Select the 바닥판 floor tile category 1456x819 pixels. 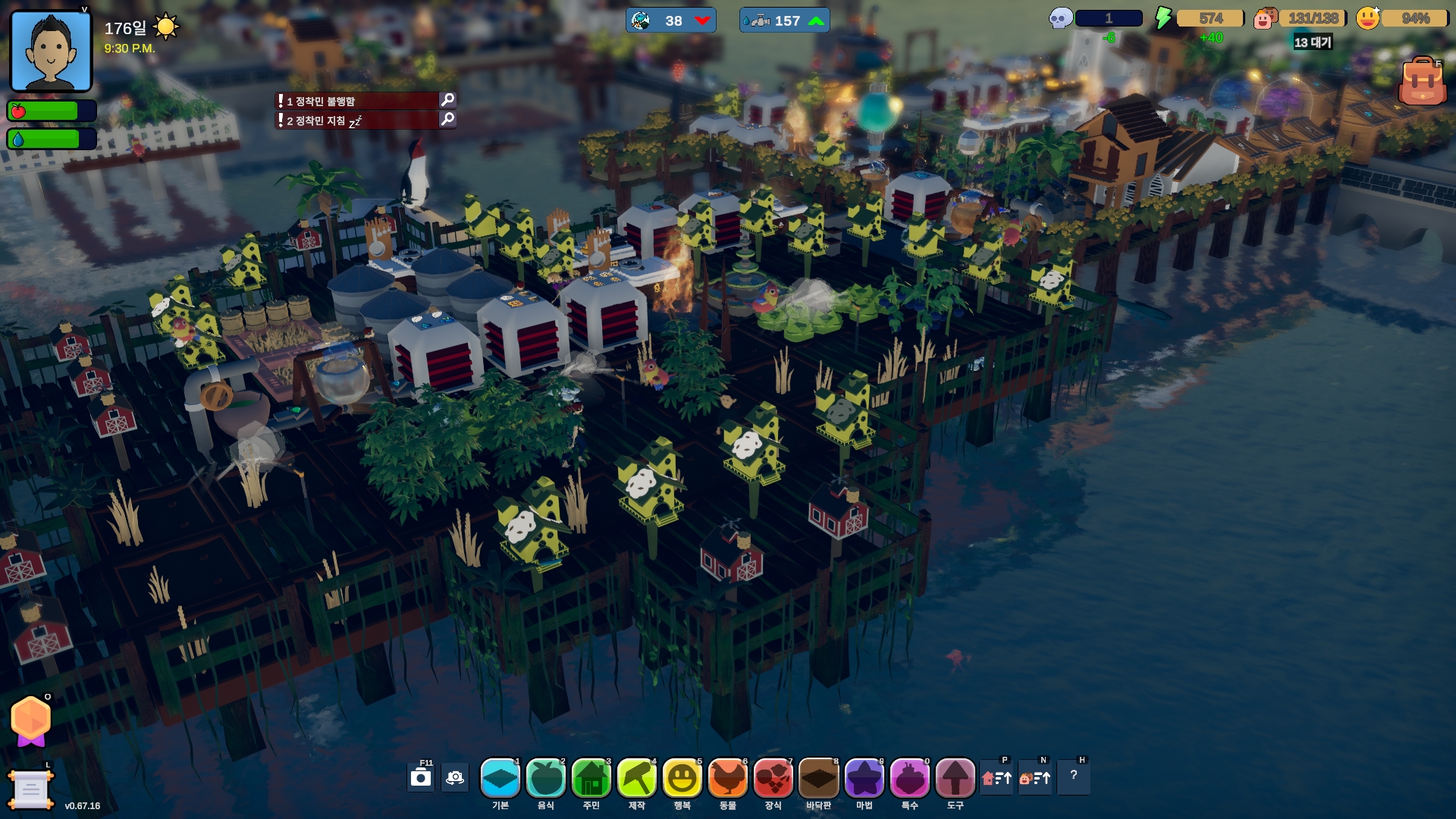click(x=819, y=778)
